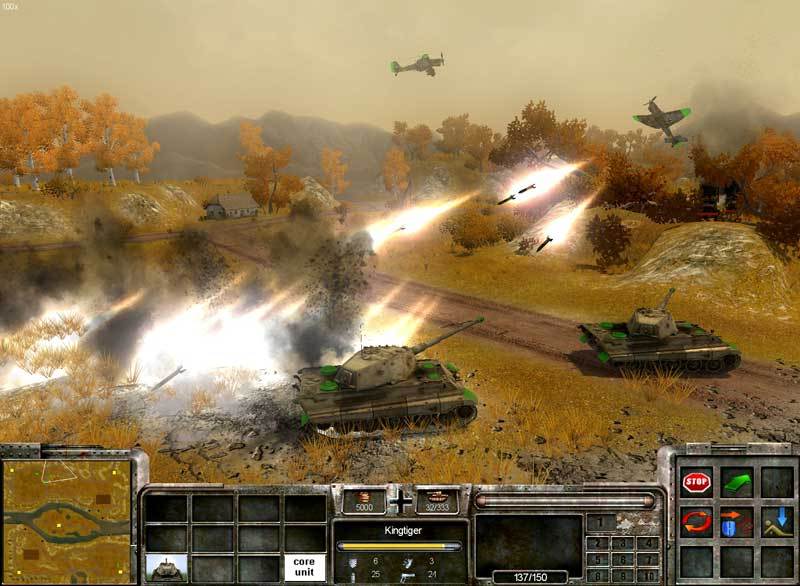The image size is (800, 586).
Task: Select the Kingtiger unit portrait slot
Action: (x=166, y=568)
